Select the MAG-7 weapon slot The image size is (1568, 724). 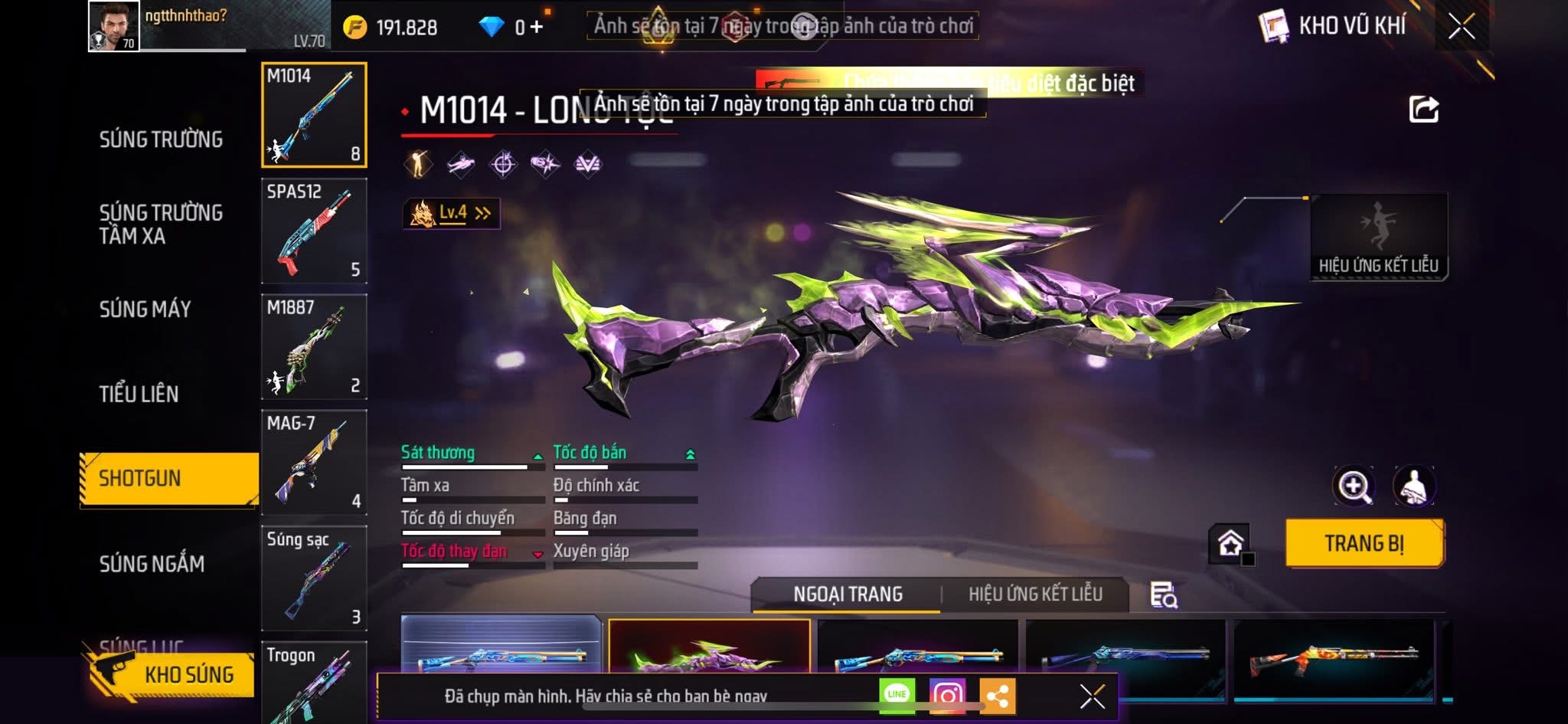click(x=314, y=462)
